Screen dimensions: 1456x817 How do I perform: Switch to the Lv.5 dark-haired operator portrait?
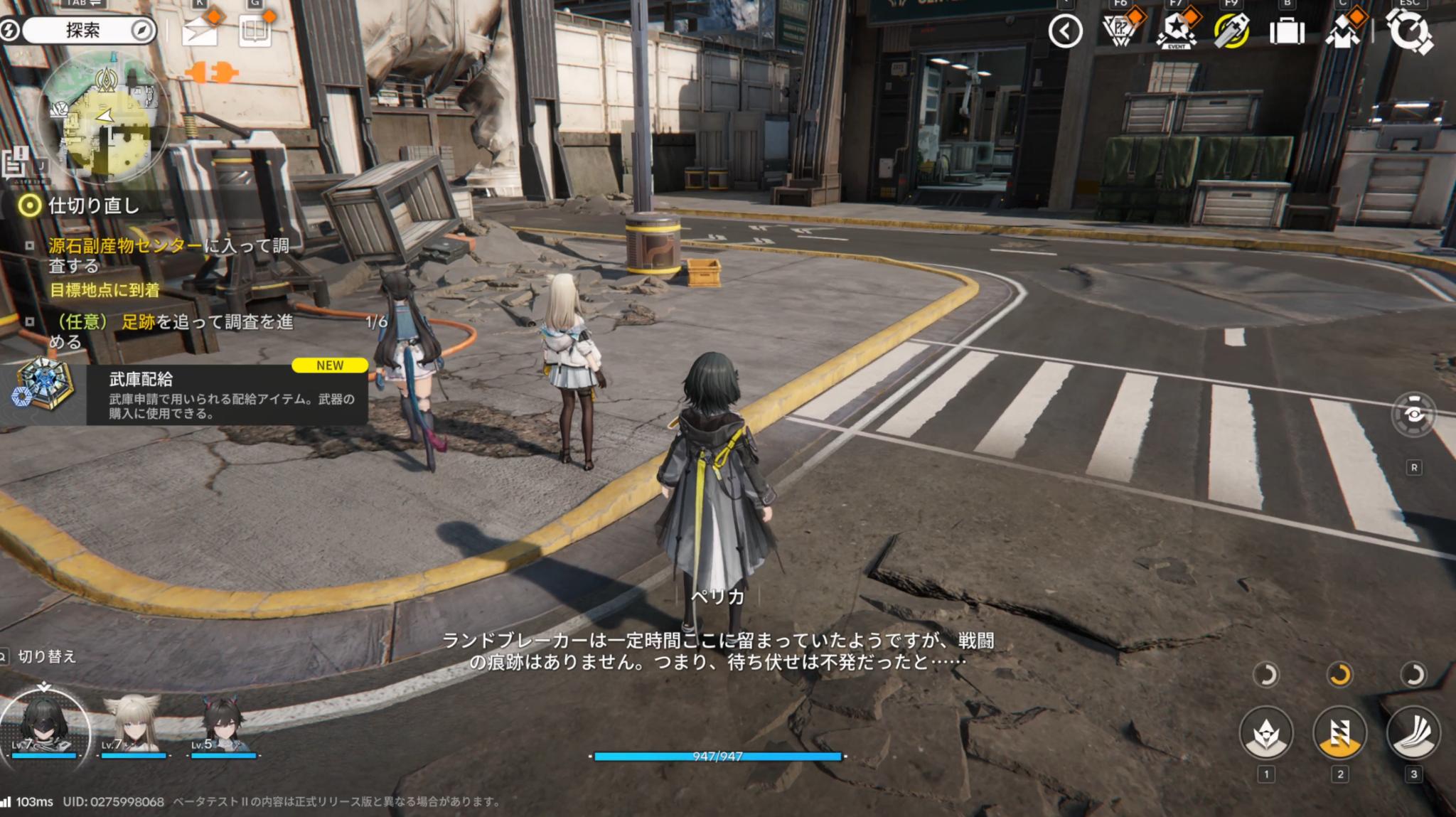(223, 724)
